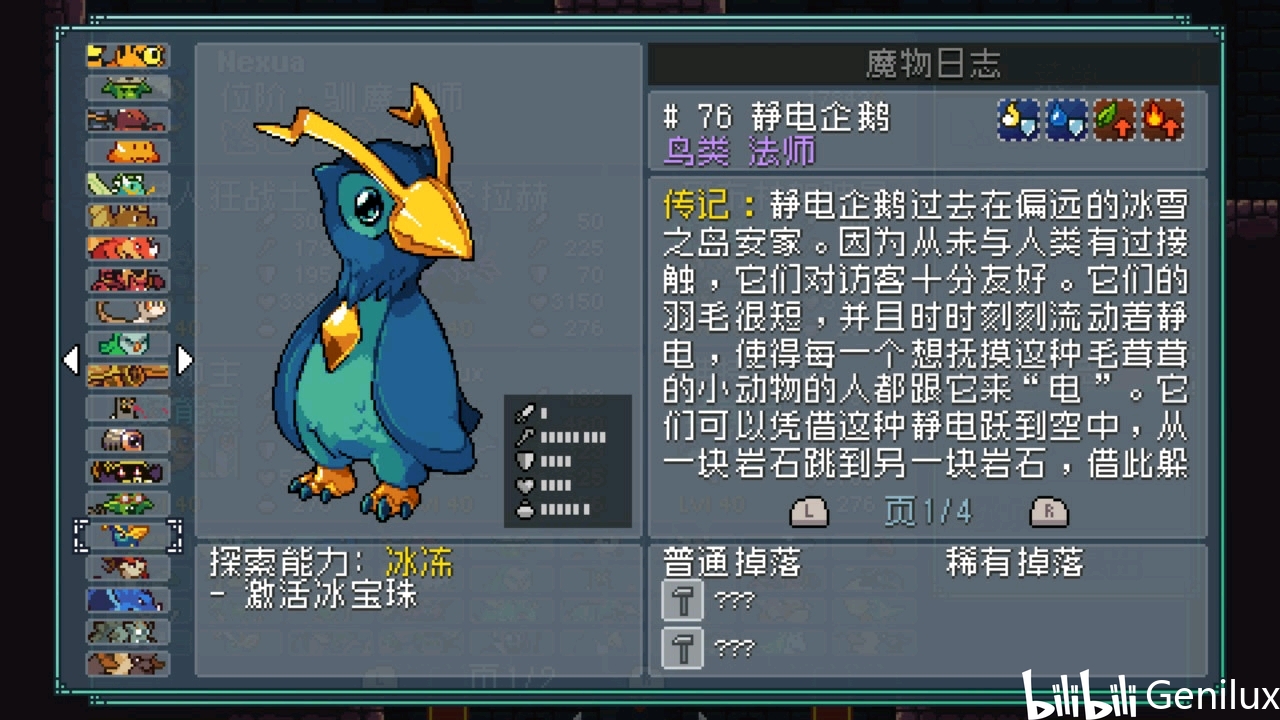Click the white left arrow beside the list
The image size is (1280, 720).
(x=71, y=360)
